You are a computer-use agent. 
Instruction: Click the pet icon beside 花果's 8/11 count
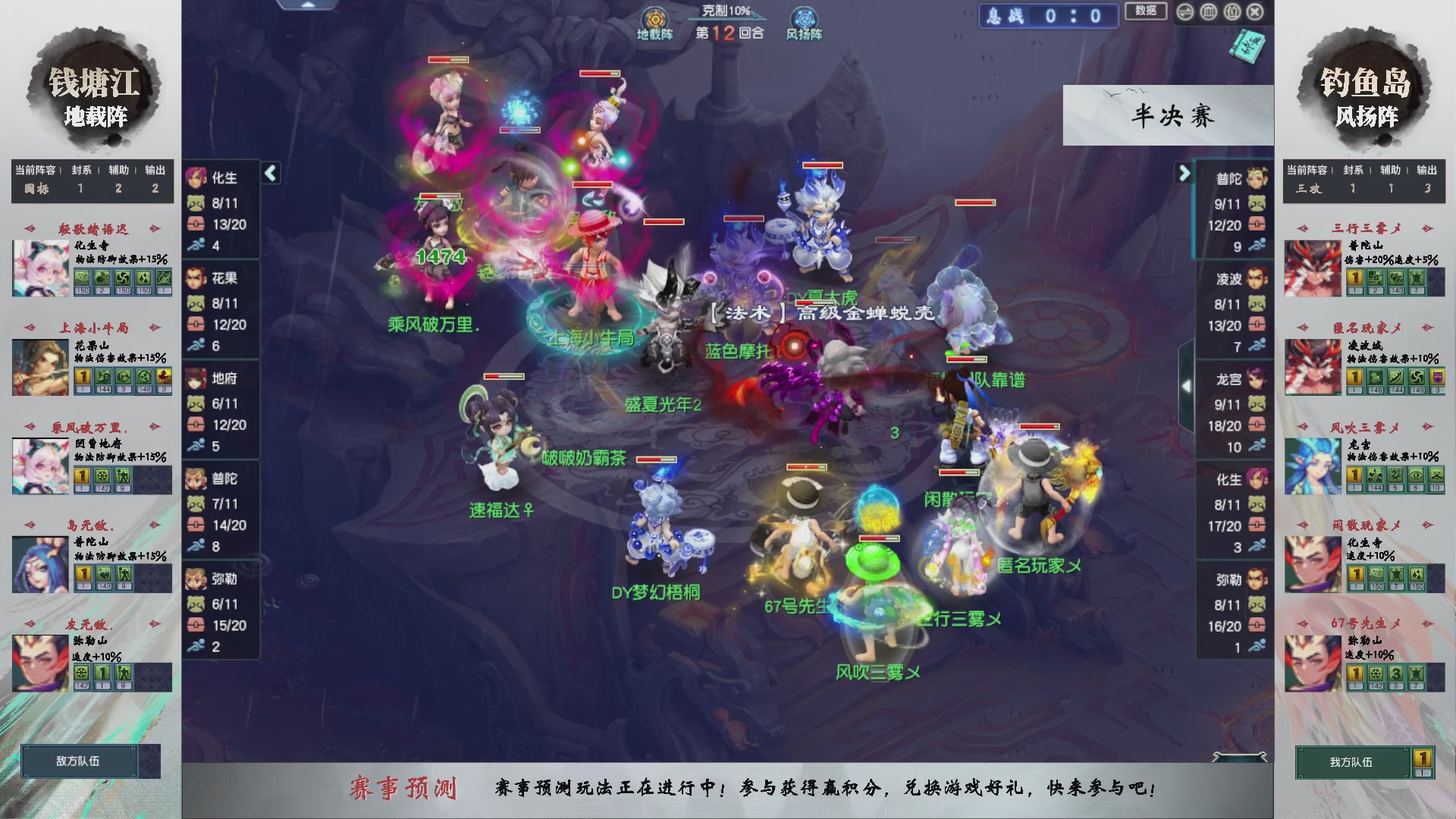pos(196,303)
